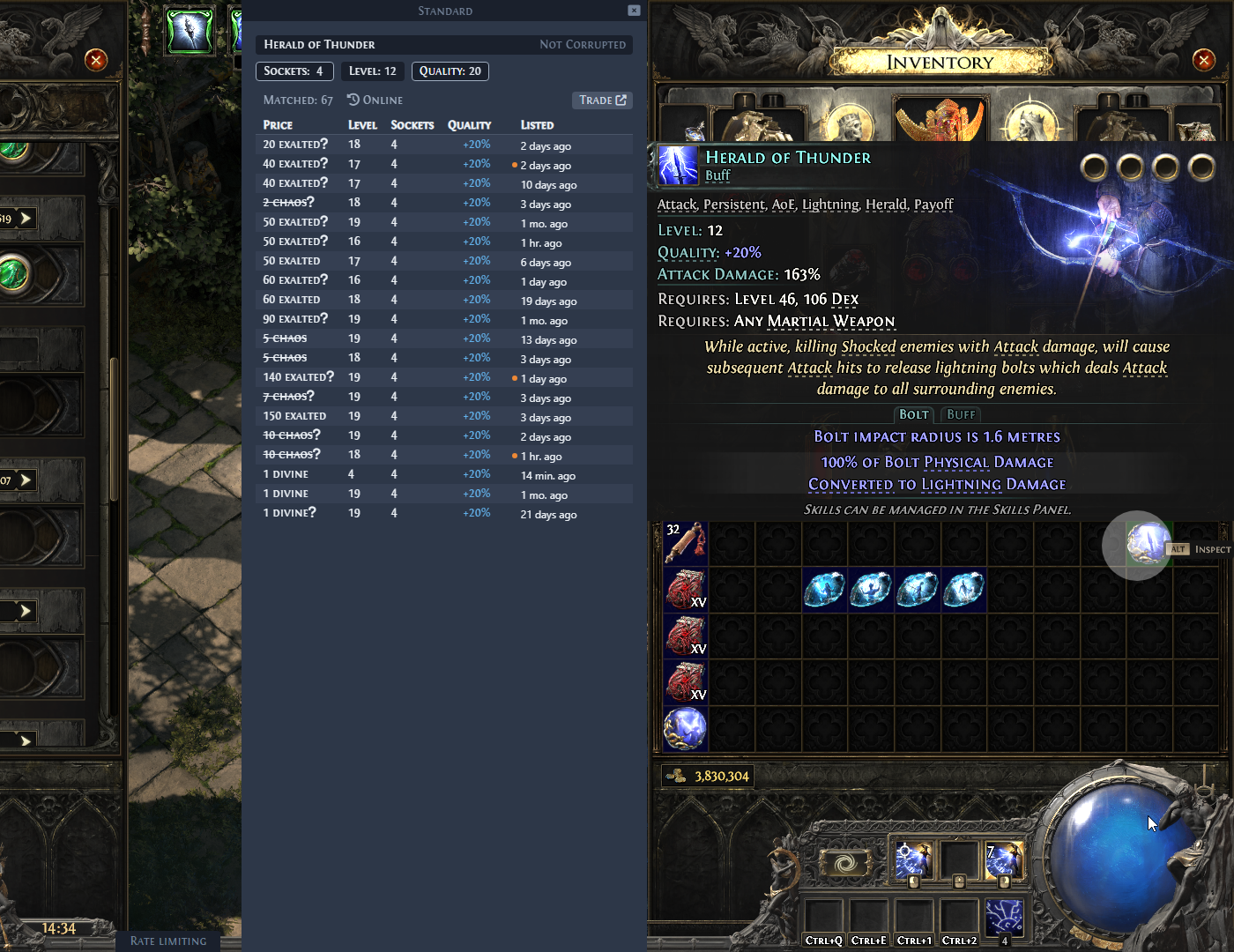The width and height of the screenshot is (1234, 952).
Task: Open the Sockets: 4 filter control
Action: click(x=294, y=71)
